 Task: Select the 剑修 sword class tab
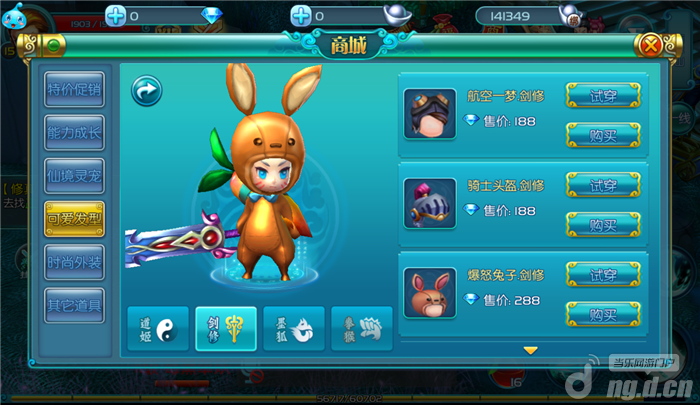[226, 327]
